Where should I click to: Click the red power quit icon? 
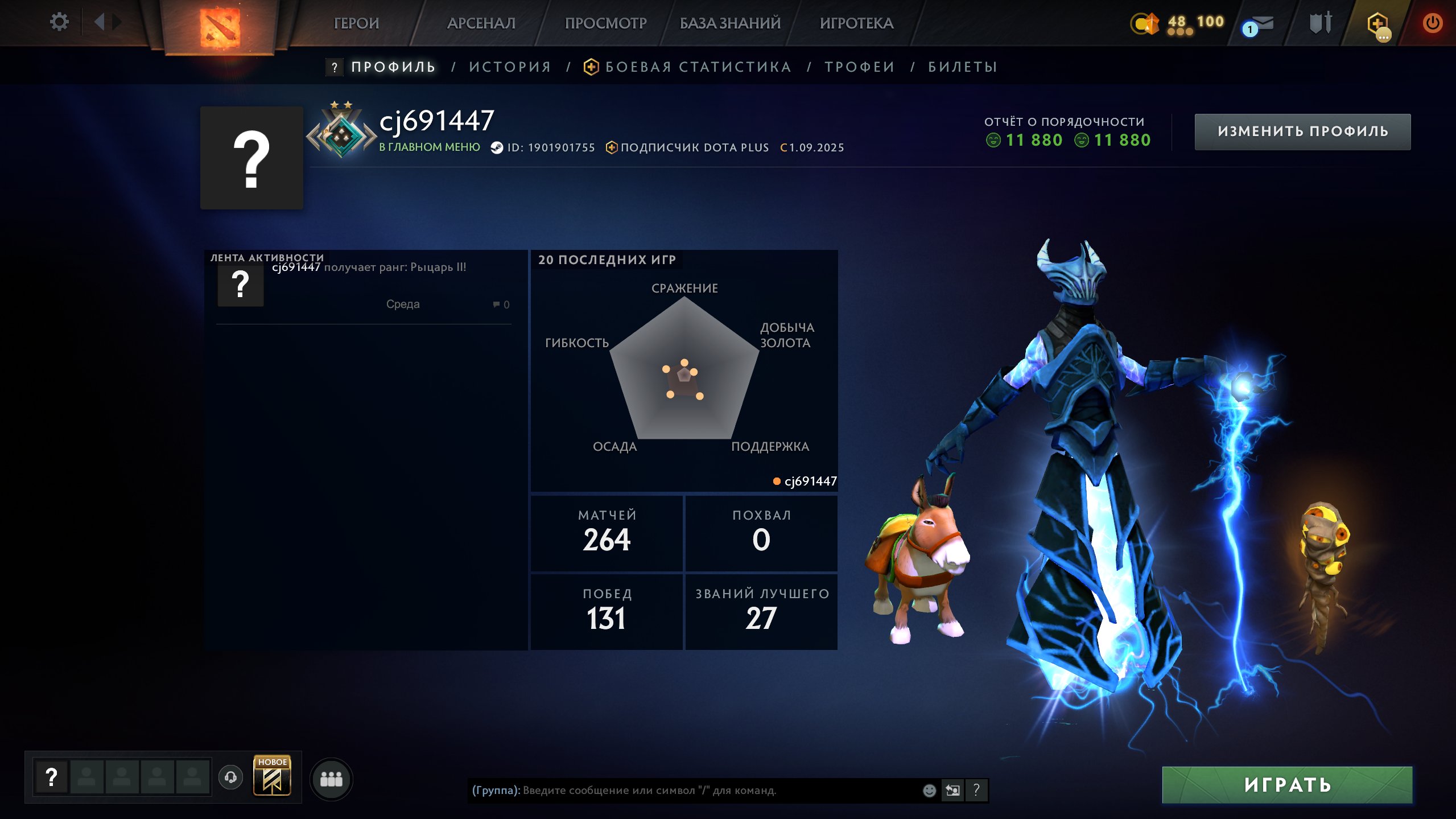click(1432, 23)
